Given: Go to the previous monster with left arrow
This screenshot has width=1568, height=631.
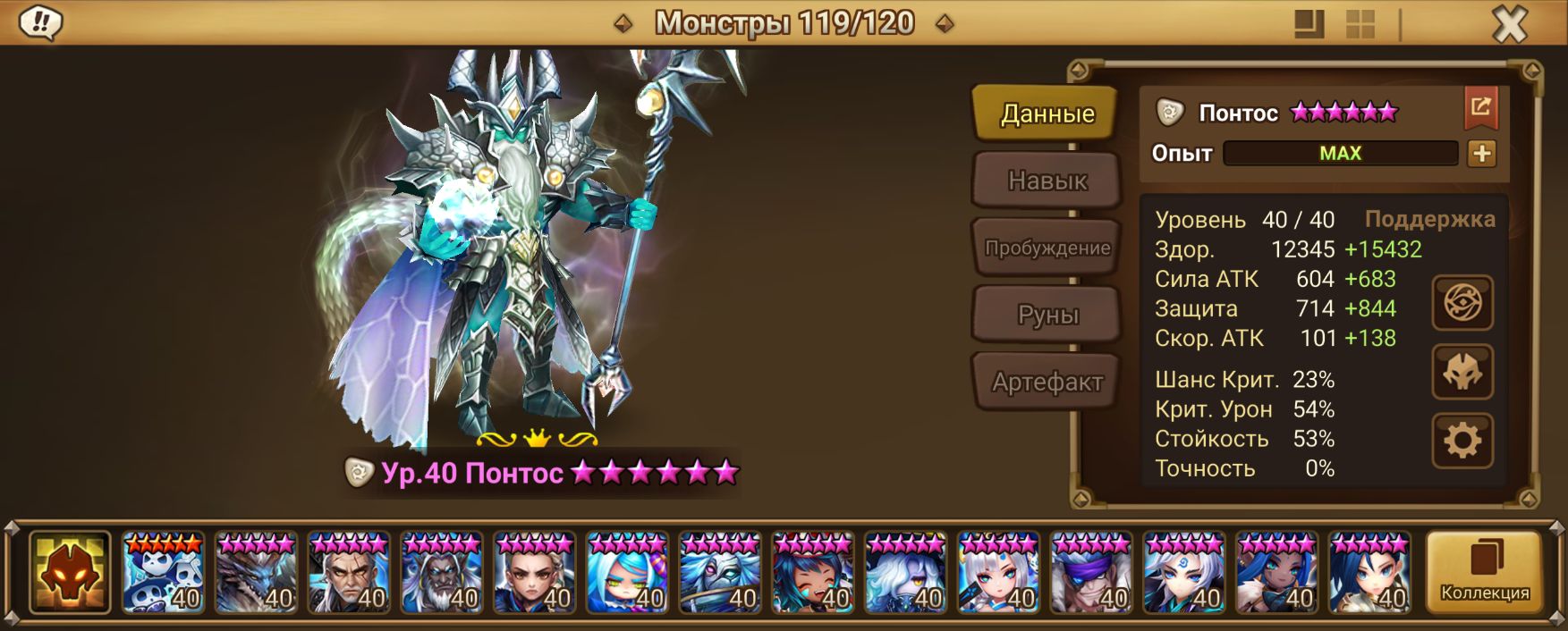Looking at the screenshot, I should click(x=623, y=23).
